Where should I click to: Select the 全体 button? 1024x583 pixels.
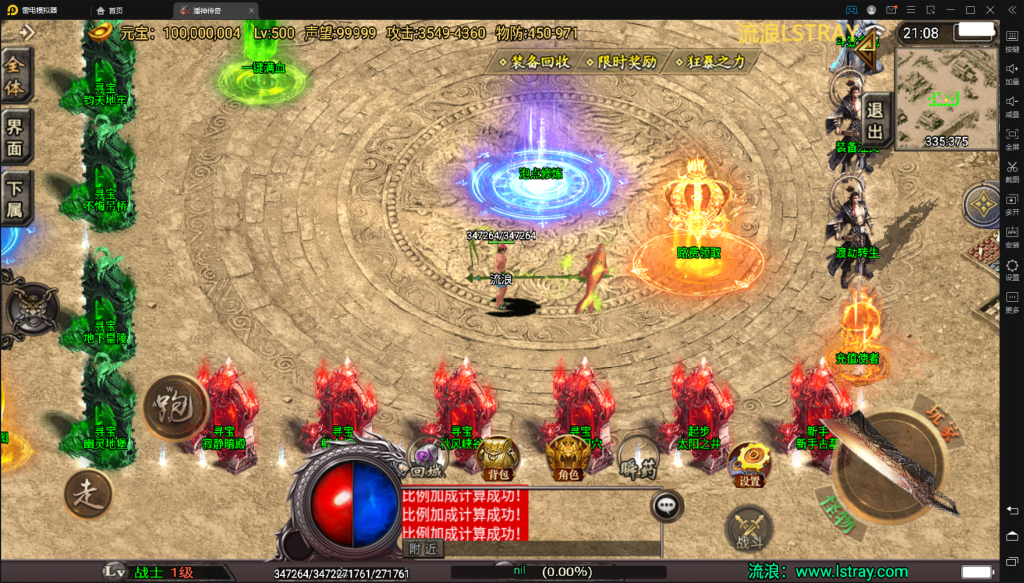tap(17, 76)
